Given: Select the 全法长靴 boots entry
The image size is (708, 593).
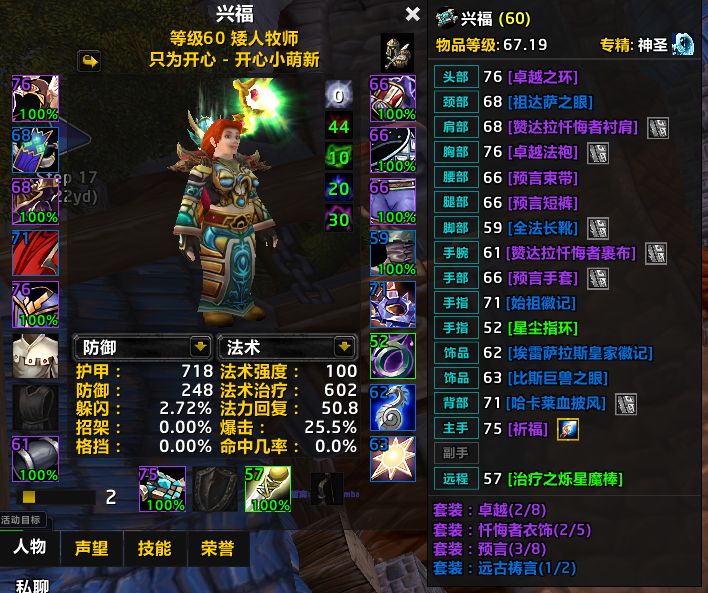Looking at the screenshot, I should pos(543,228).
